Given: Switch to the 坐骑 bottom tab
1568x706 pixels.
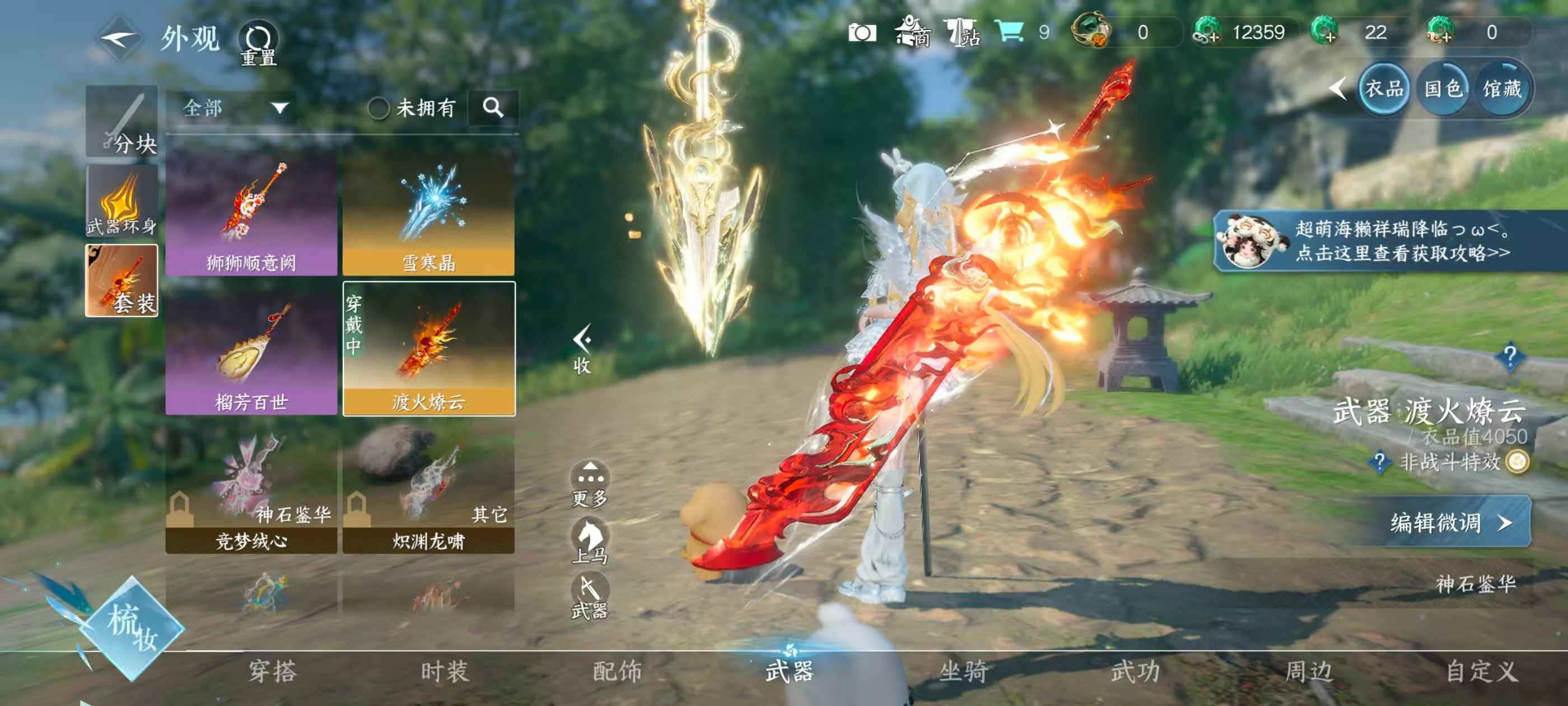Looking at the screenshot, I should coord(963,672).
